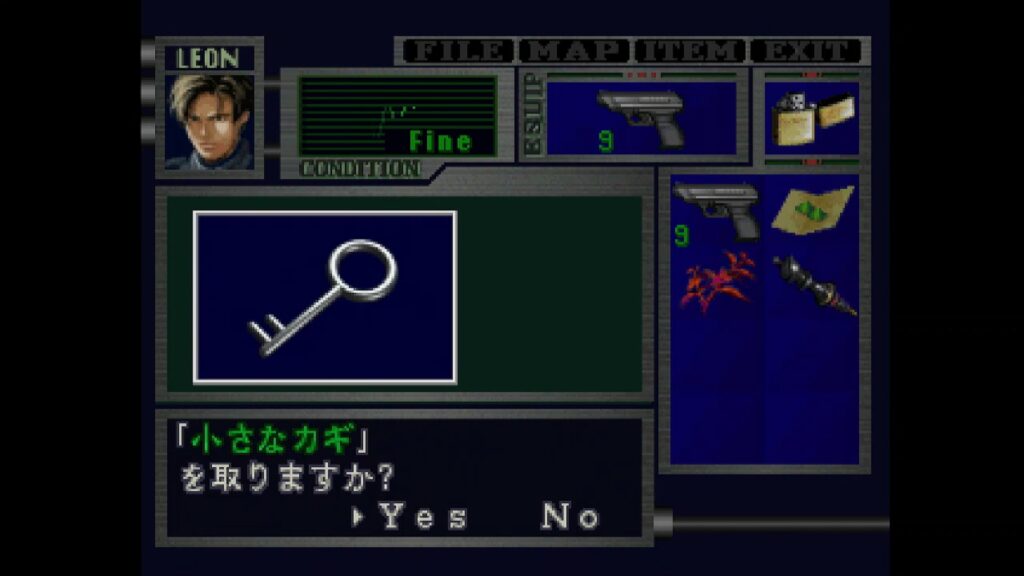Open the FILE menu tab
The height and width of the screenshot is (576, 1024).
(x=458, y=51)
